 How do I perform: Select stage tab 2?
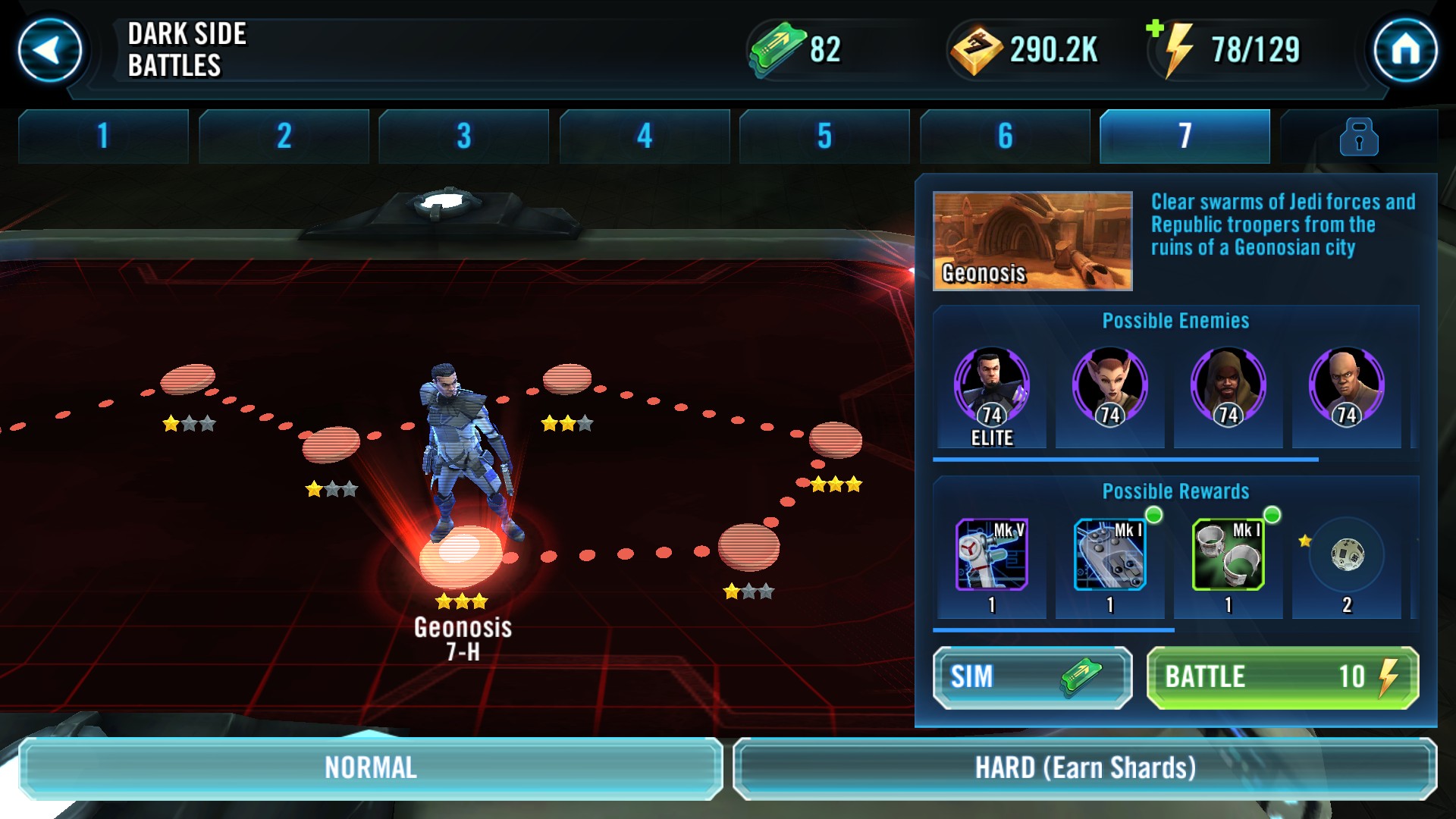pos(284,136)
